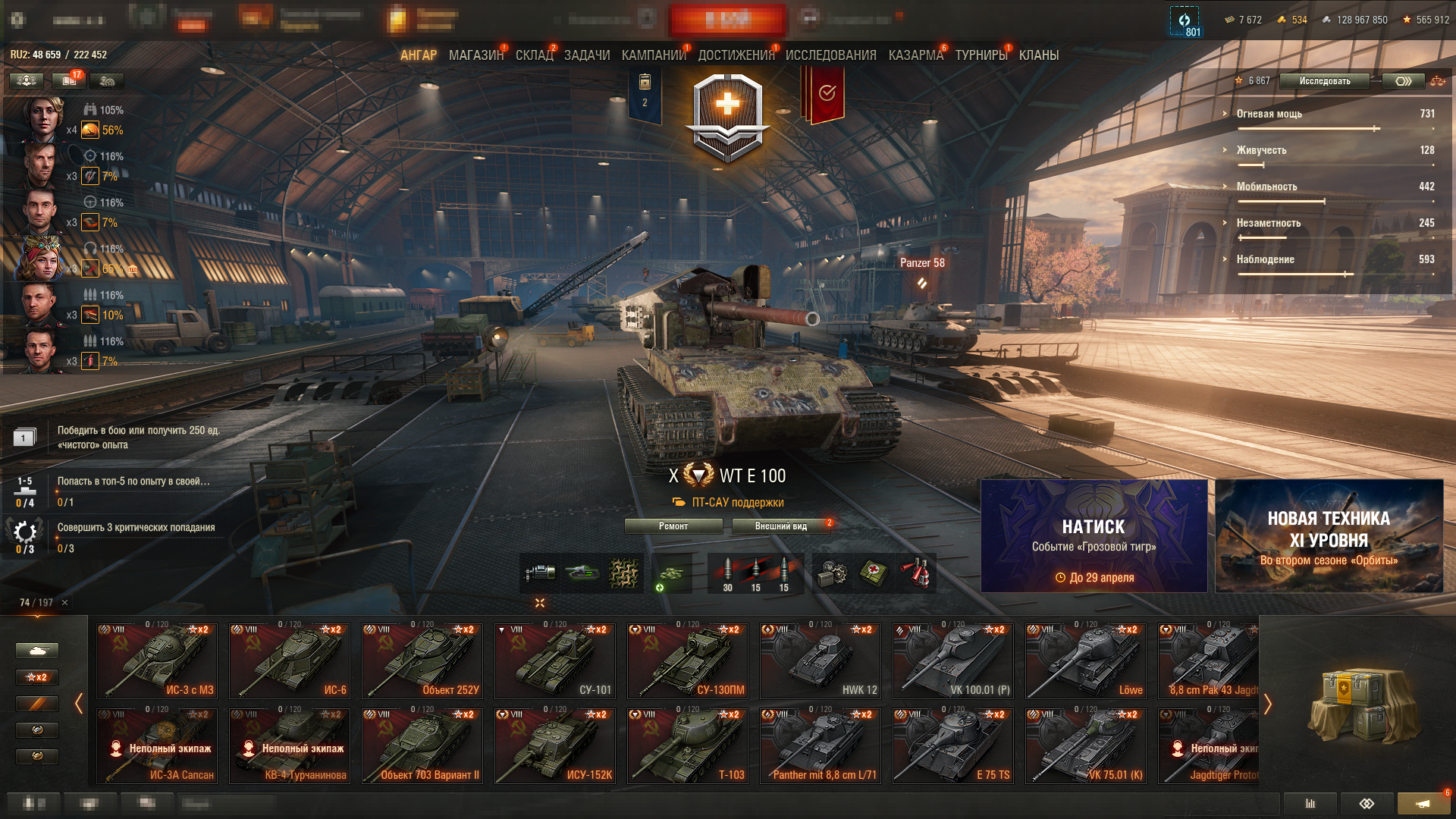Image resolution: width=1456 pixels, height=819 pixels.
Task: Open the loot crates in the corner
Action: [1362, 704]
